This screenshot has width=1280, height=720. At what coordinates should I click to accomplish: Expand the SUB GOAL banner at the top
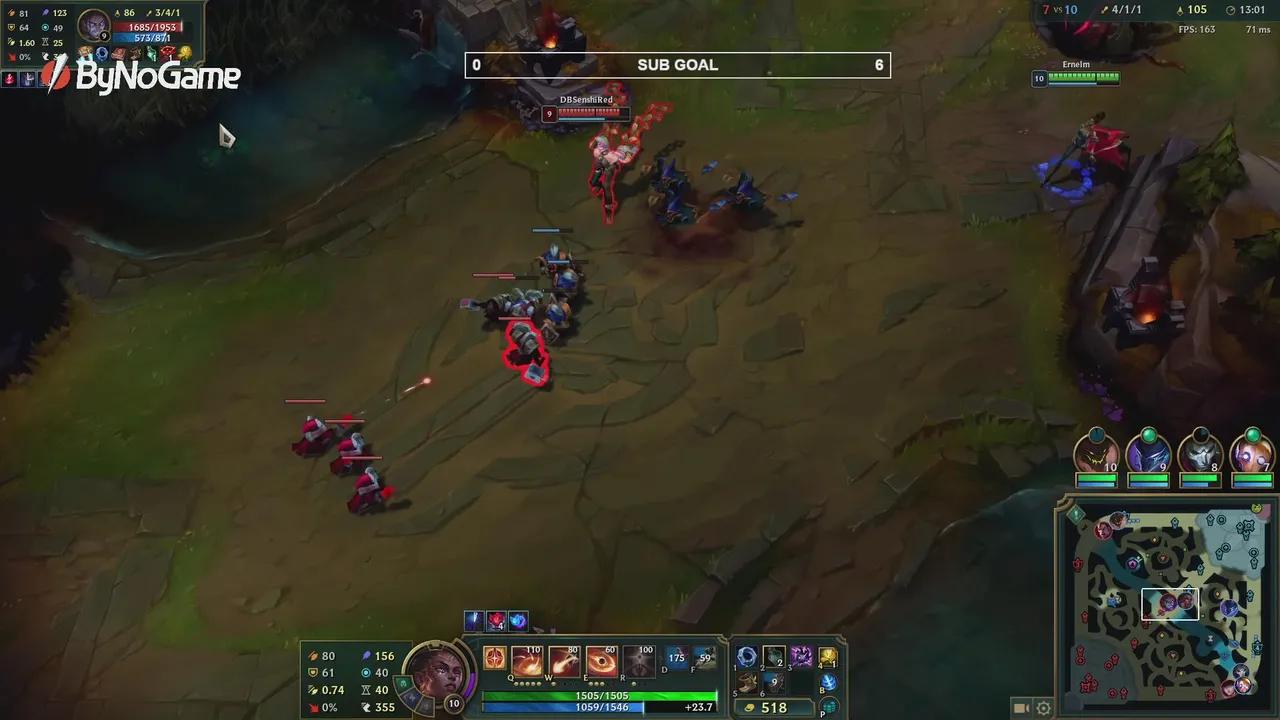677,64
